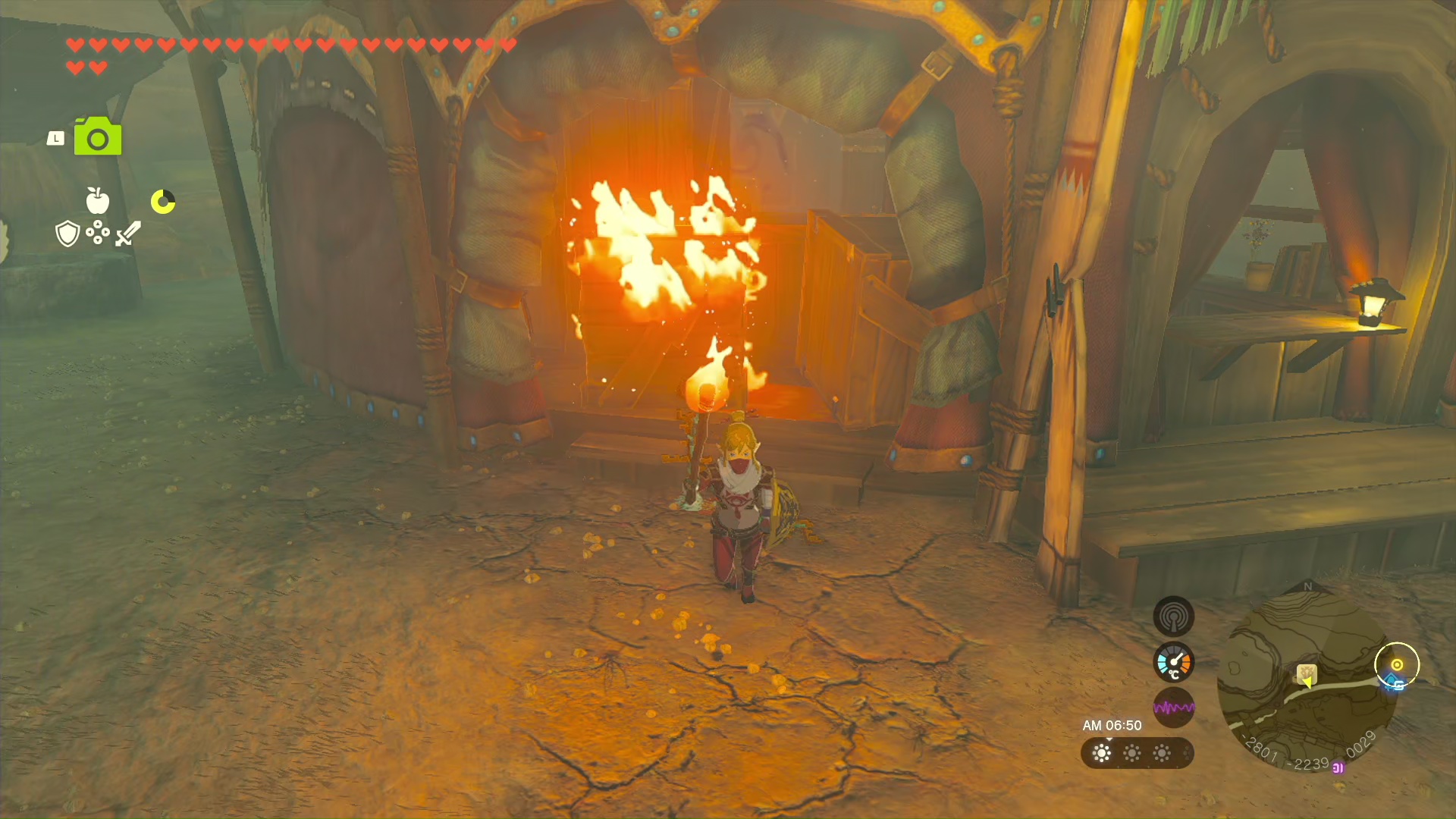Click the four-dot directional pad icon

click(x=98, y=233)
